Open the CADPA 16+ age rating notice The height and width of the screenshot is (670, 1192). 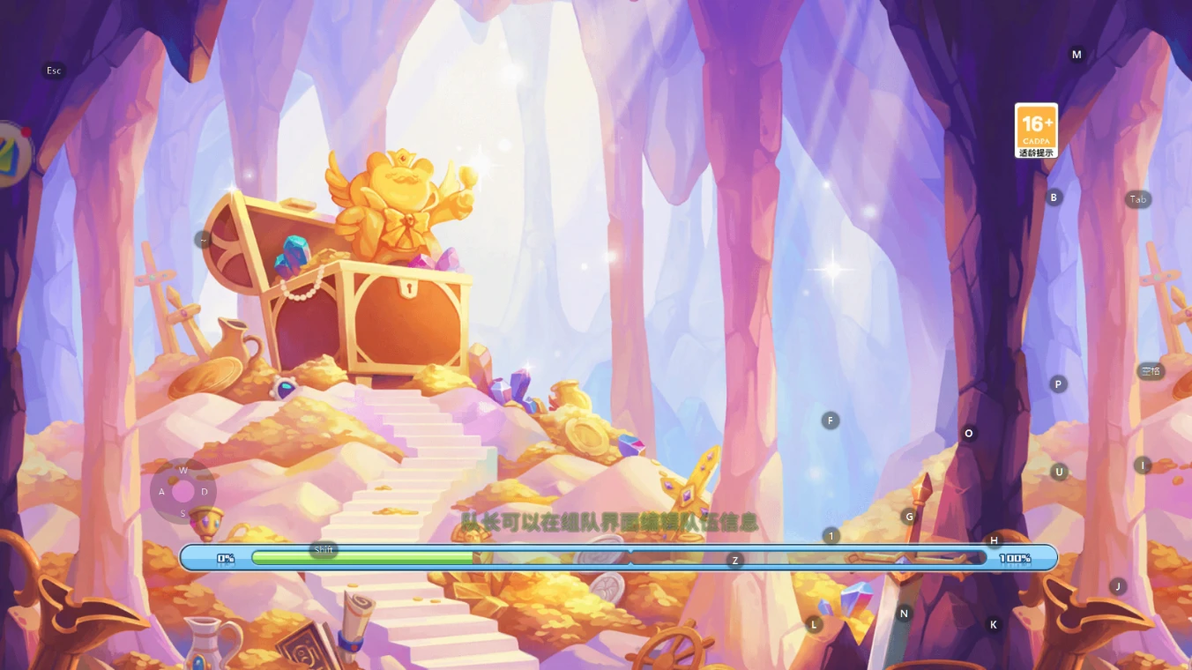coord(1036,131)
